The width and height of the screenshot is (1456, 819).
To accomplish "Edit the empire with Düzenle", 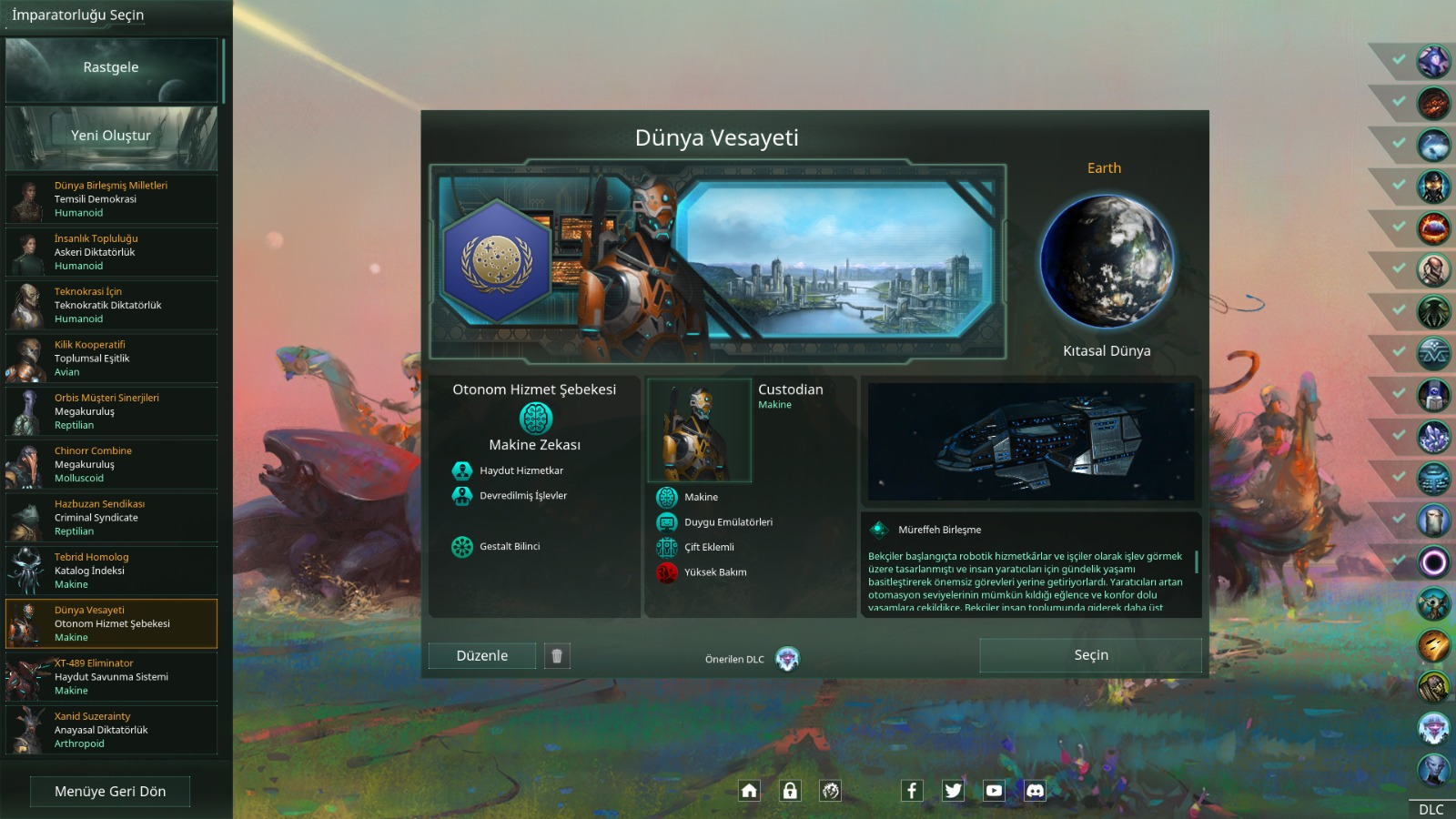I will [482, 656].
